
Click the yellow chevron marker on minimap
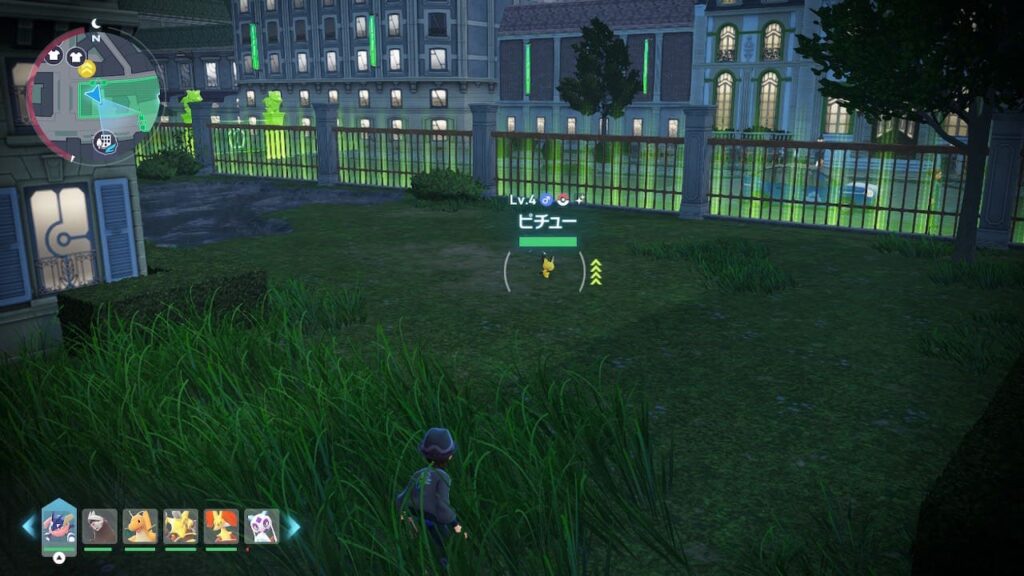[88, 69]
